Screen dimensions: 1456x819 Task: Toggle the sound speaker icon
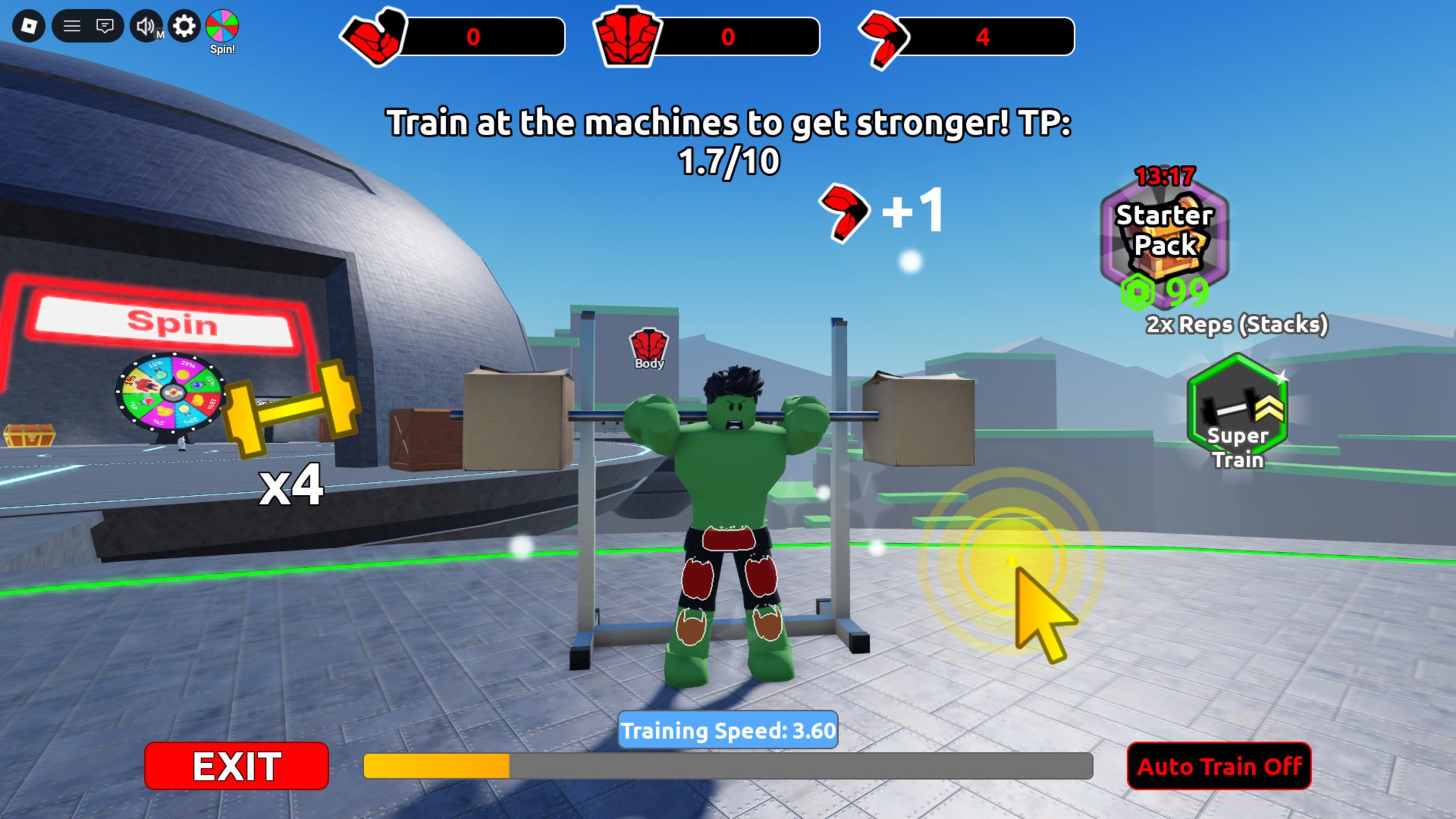[x=146, y=26]
